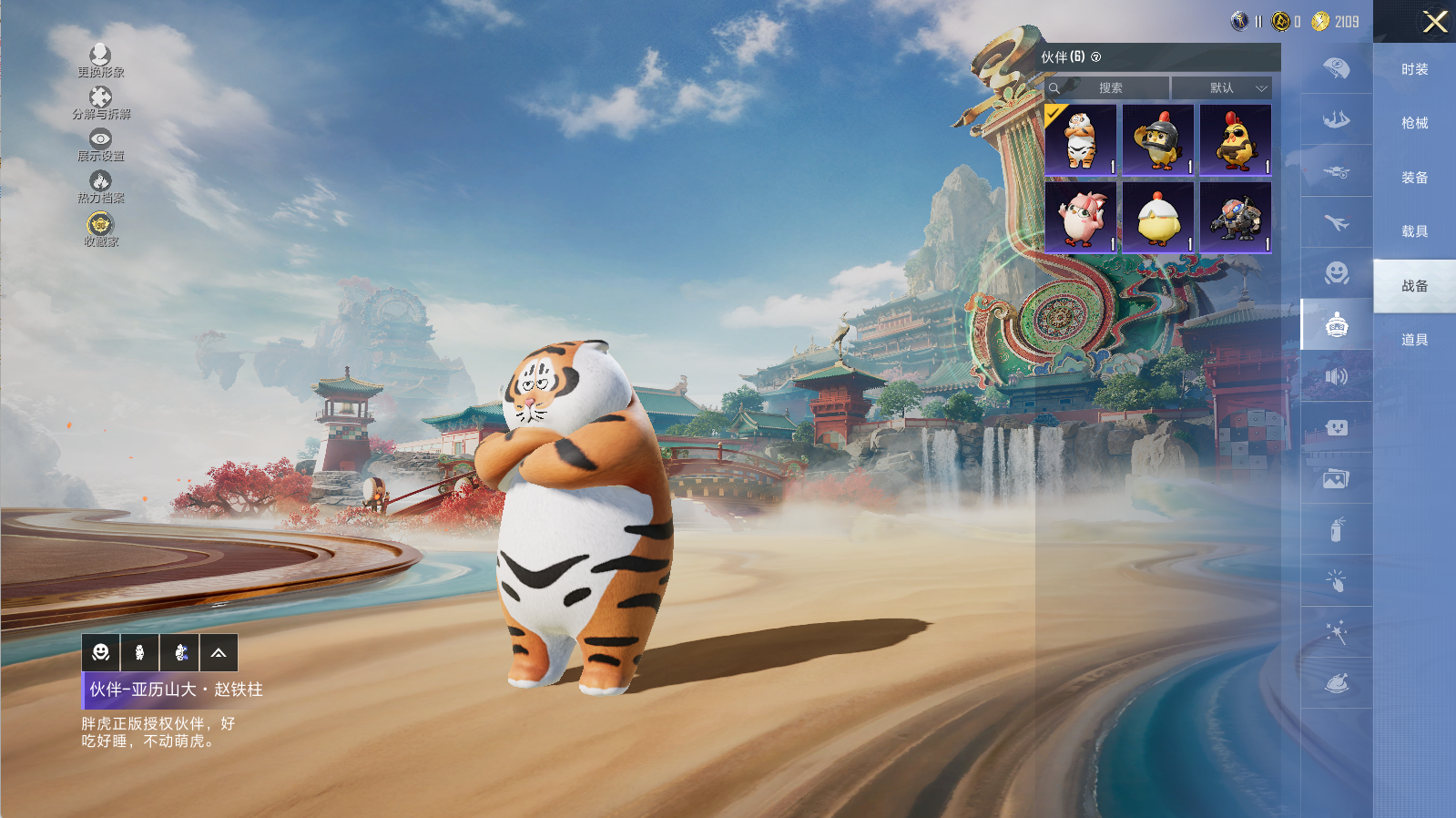The width and height of the screenshot is (1456, 818).
Task: Select the robot mech companion
Action: click(1236, 217)
